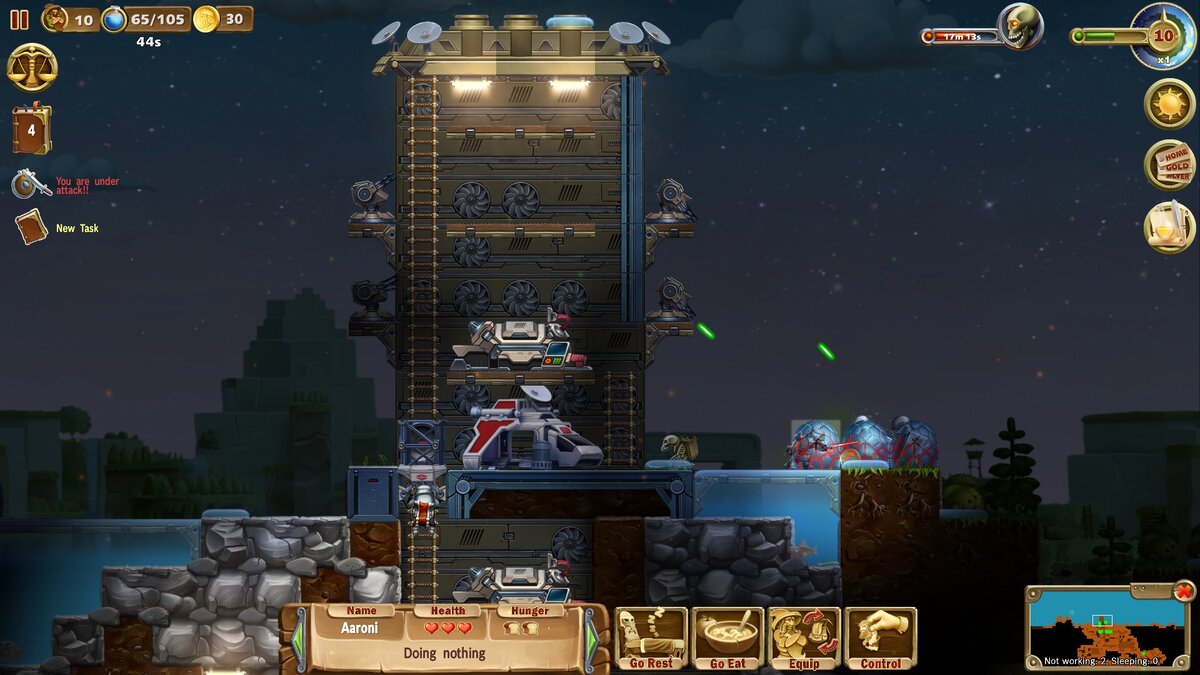Open the Equip menu
1200x675 pixels.
(x=804, y=638)
